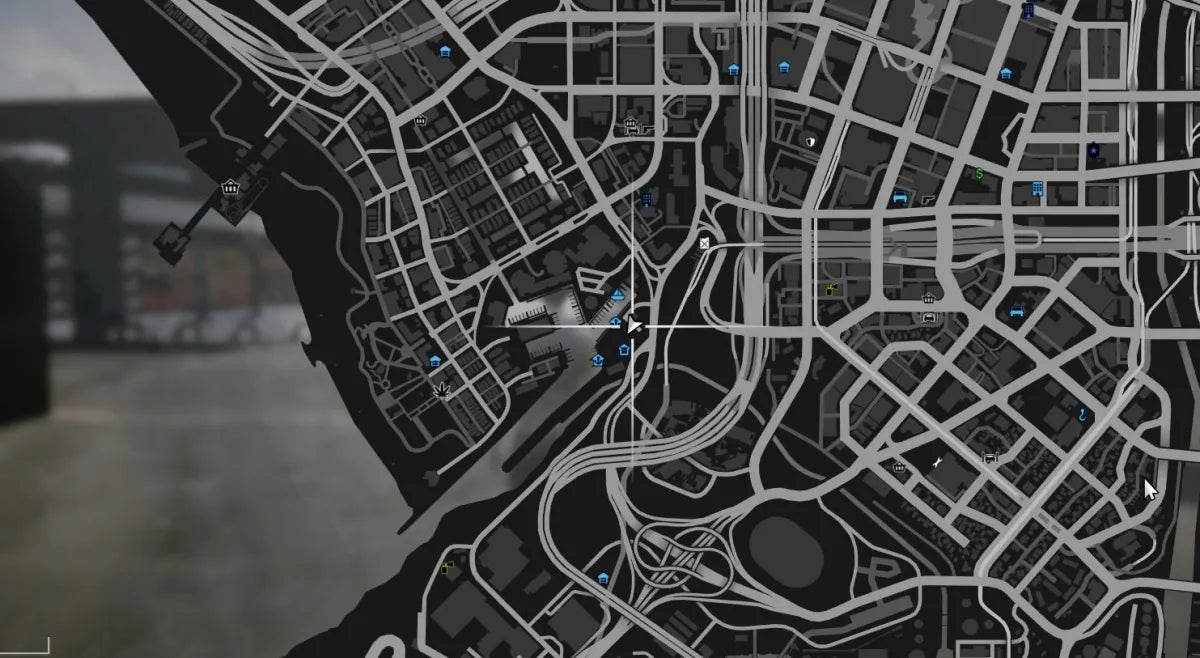Image resolution: width=1200 pixels, height=658 pixels.
Task: Click the white wrench map blip
Action: (938, 461)
